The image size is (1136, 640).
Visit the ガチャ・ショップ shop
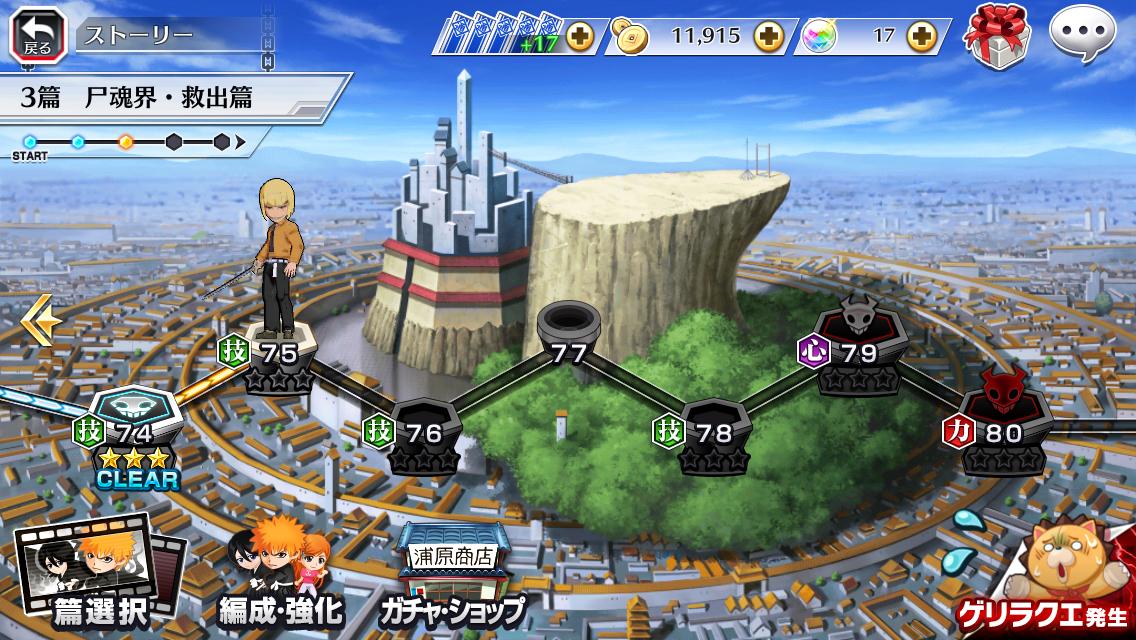coord(450,578)
